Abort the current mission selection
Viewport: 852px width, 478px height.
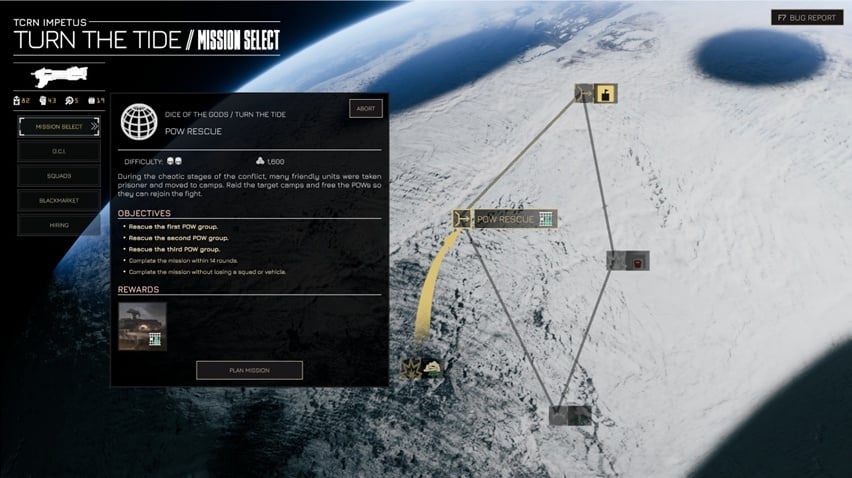(x=365, y=108)
